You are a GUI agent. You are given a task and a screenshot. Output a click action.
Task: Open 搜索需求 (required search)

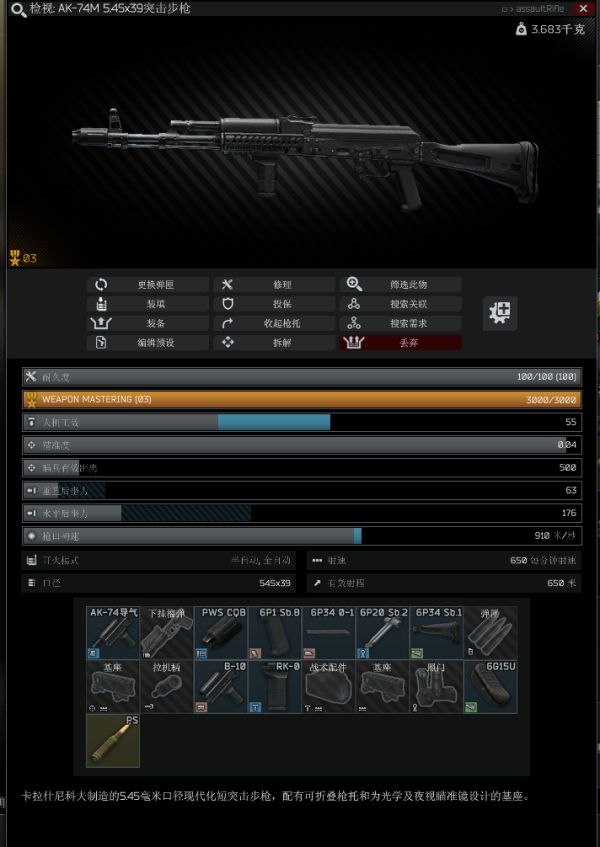click(400, 323)
